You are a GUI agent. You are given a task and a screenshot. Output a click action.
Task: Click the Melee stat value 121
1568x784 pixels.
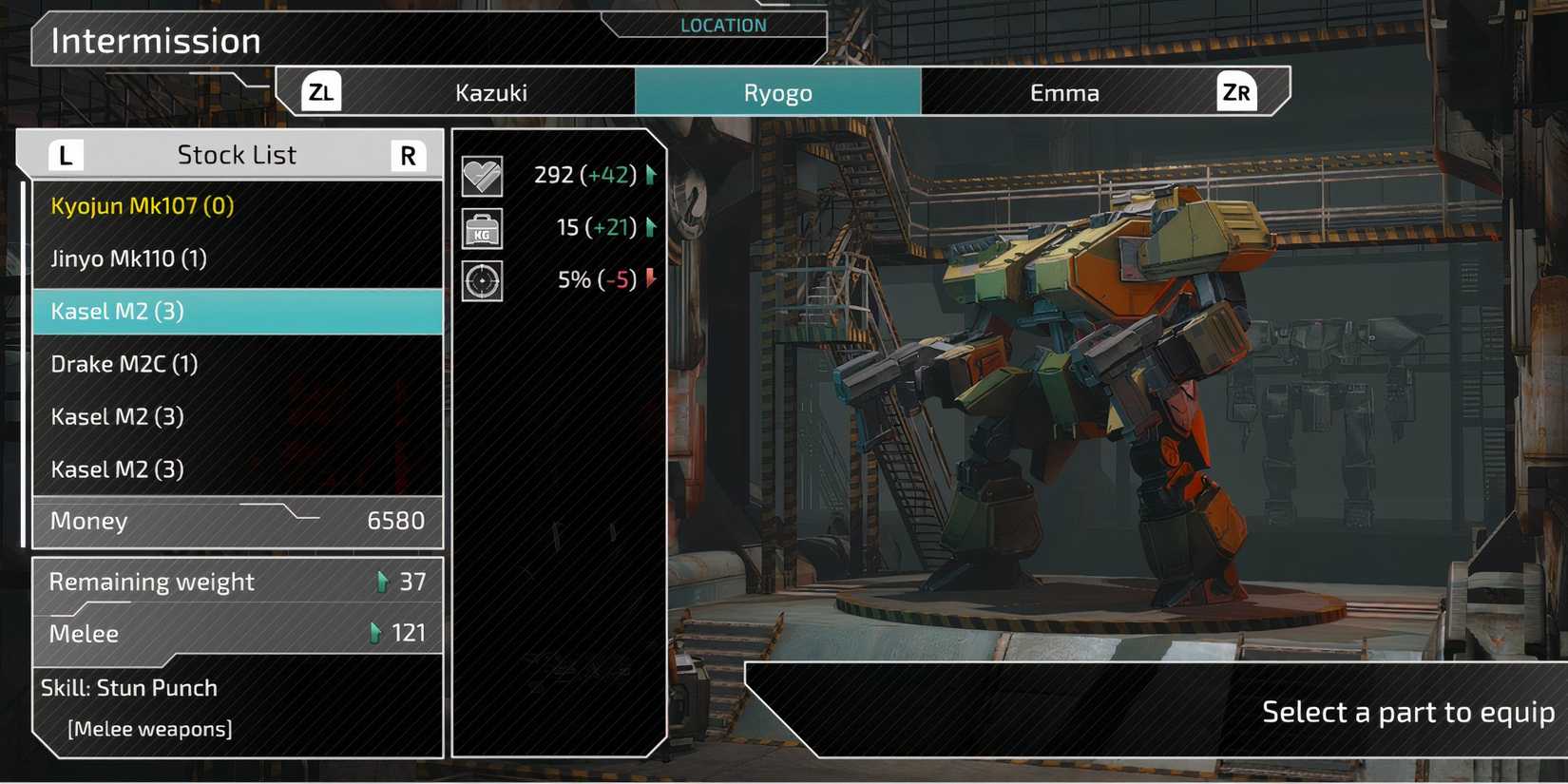[x=411, y=632]
